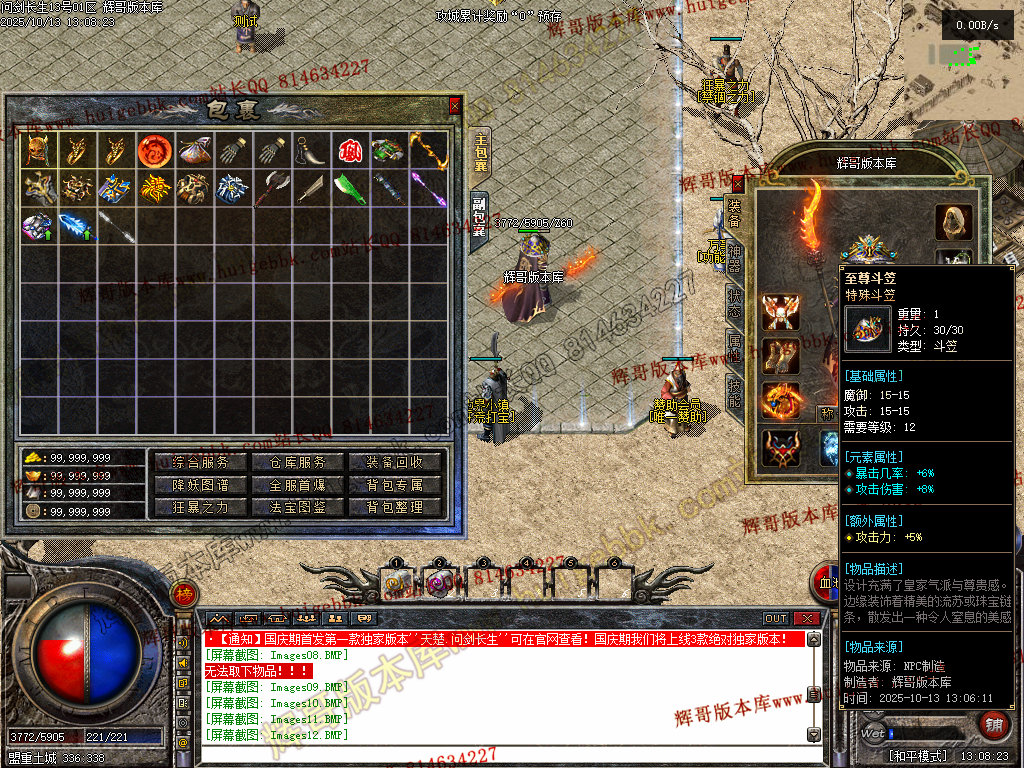Select the red swirl orb item
This screenshot has width=1024, height=768.
click(x=154, y=150)
